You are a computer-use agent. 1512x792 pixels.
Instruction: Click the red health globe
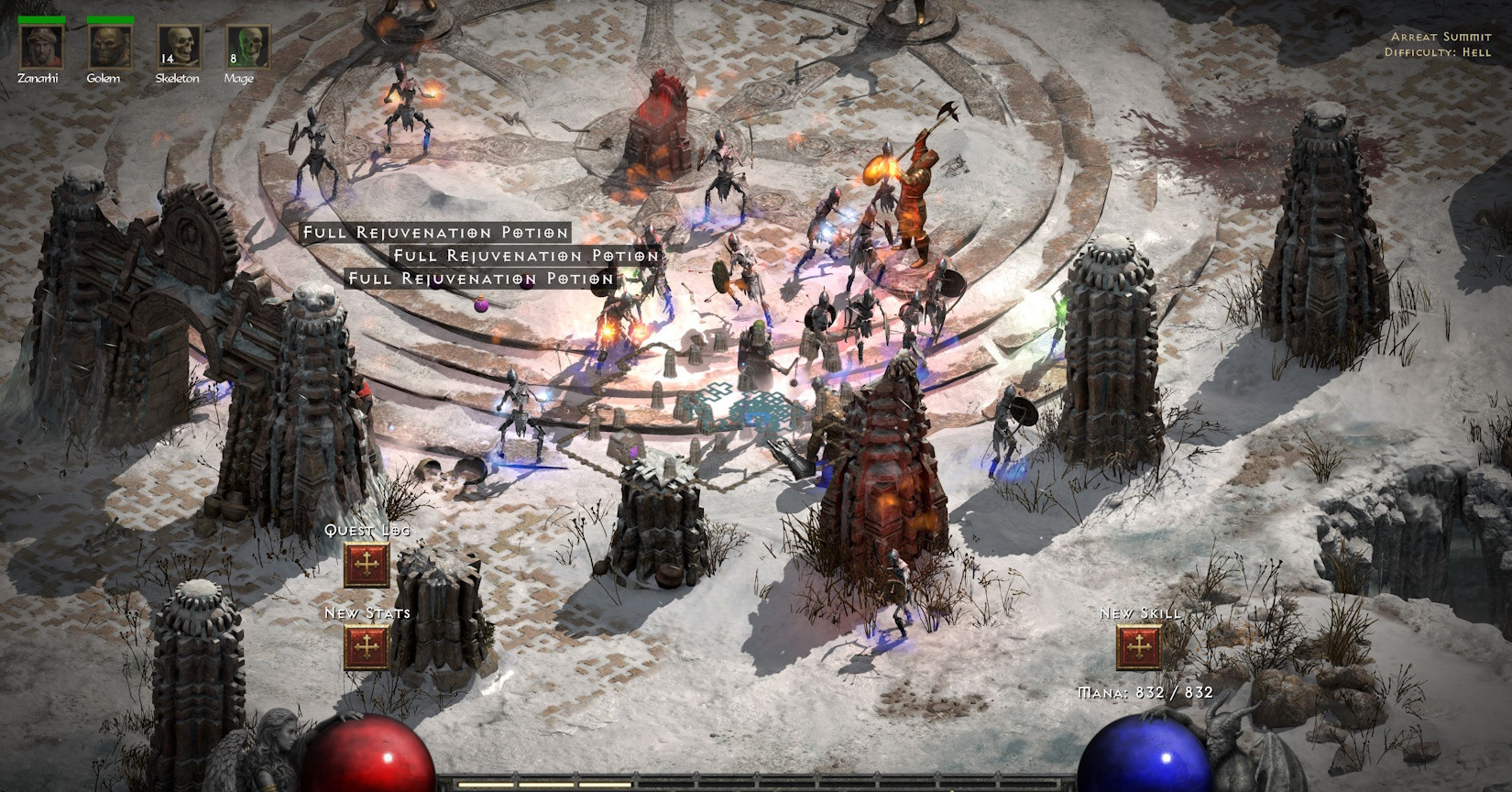point(367,761)
